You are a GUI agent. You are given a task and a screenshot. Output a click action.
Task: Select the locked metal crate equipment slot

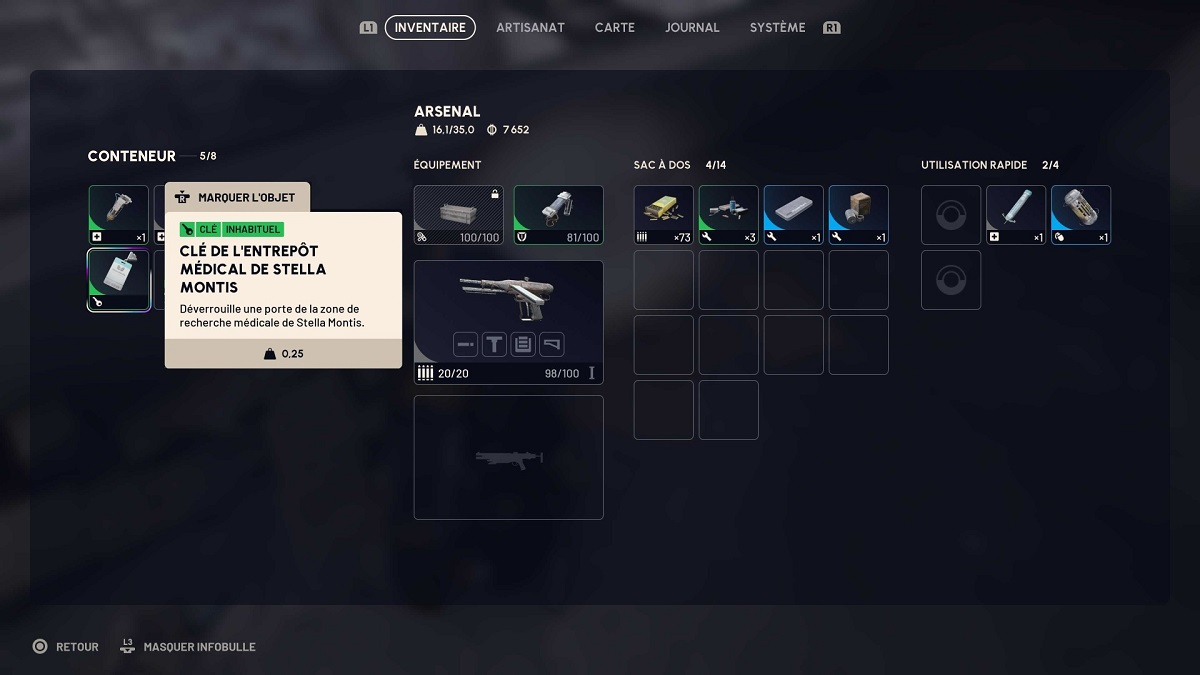pyautogui.click(x=459, y=215)
